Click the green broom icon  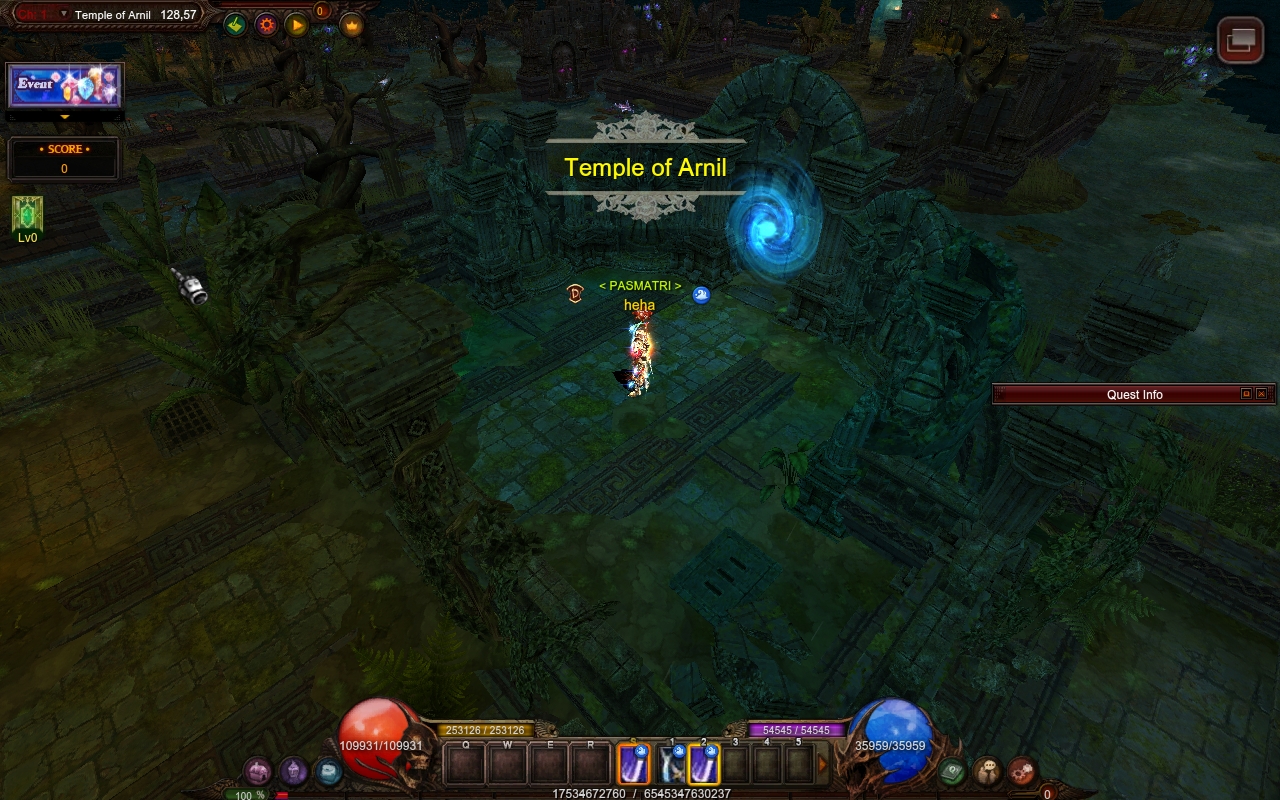click(x=235, y=25)
